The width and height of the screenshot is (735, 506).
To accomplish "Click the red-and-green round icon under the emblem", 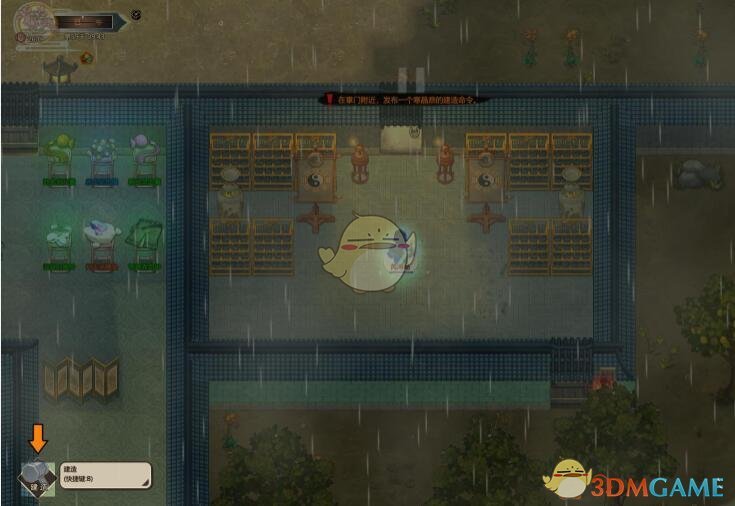I will [86, 57].
